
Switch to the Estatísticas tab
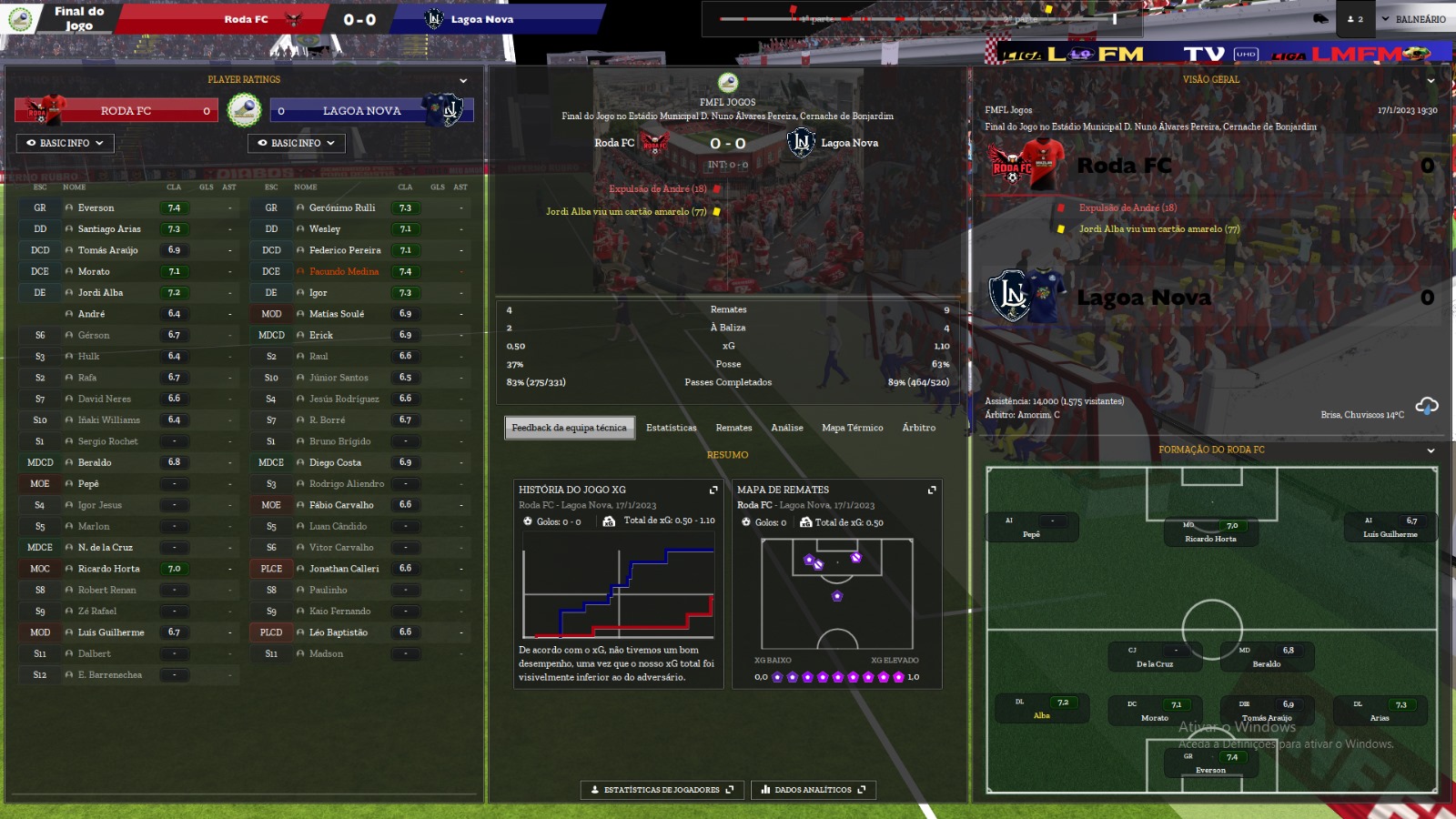671,428
